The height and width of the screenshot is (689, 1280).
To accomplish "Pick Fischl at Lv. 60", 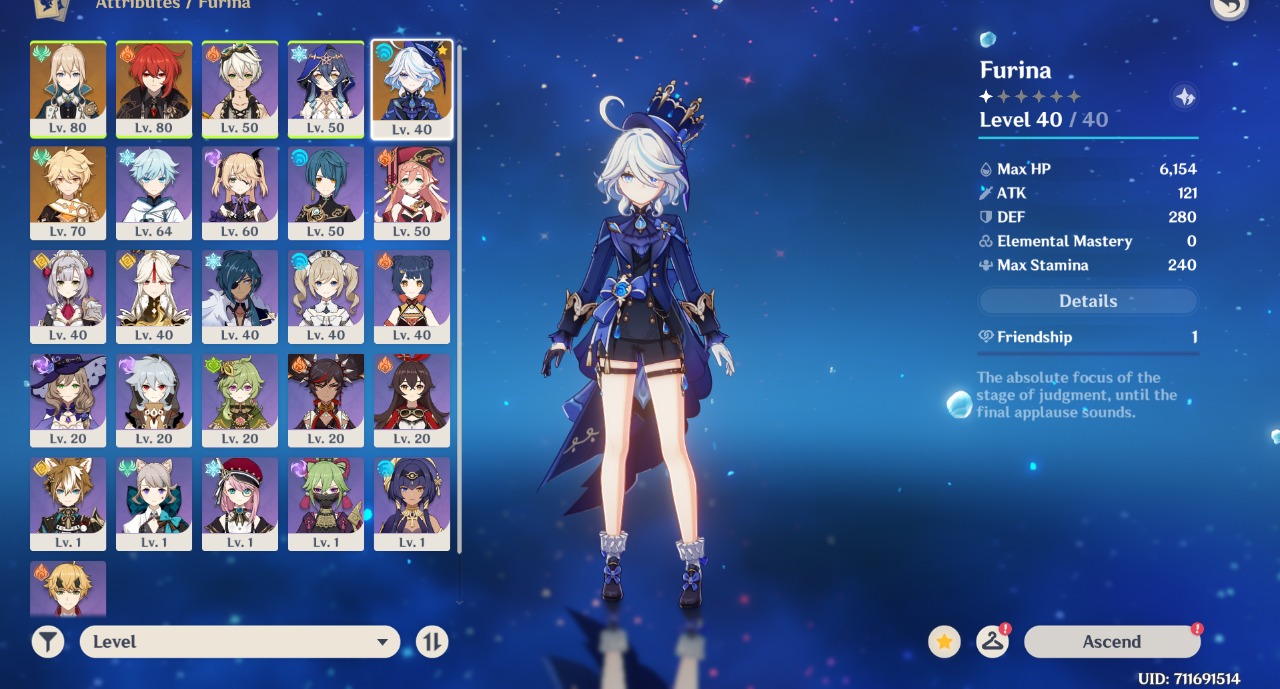I will coord(240,192).
